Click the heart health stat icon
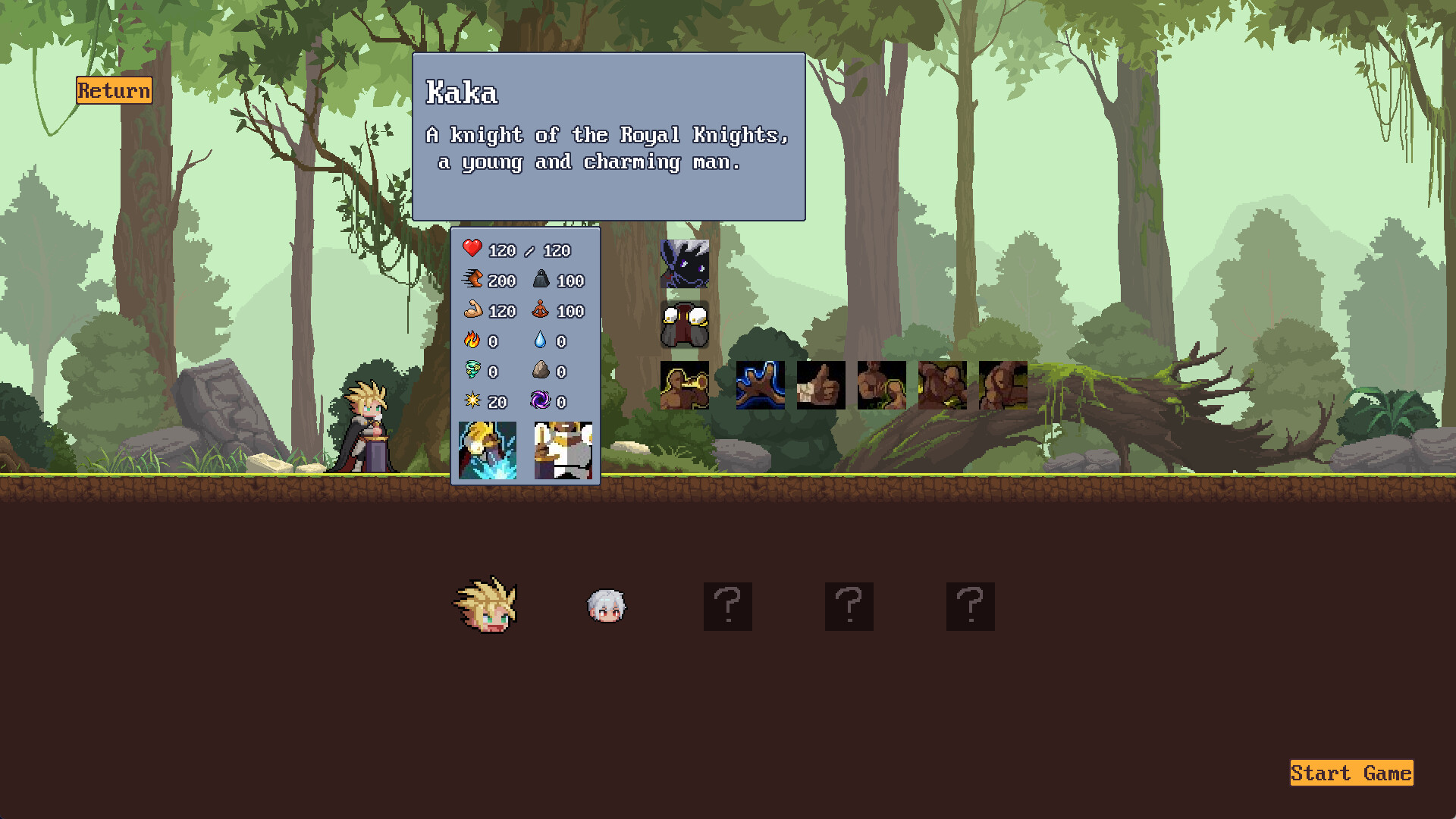 (x=472, y=249)
